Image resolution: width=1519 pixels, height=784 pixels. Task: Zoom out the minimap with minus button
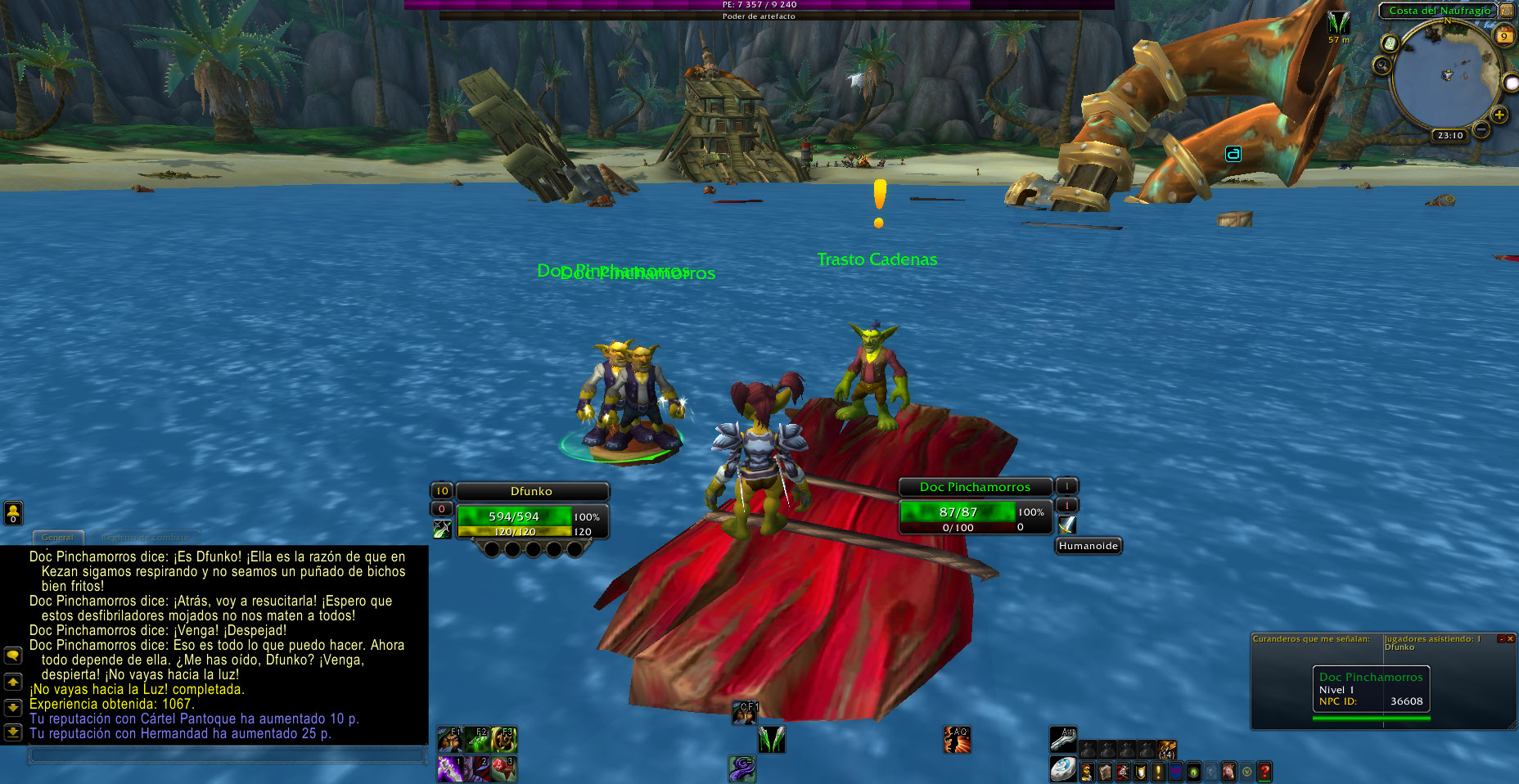1481,129
